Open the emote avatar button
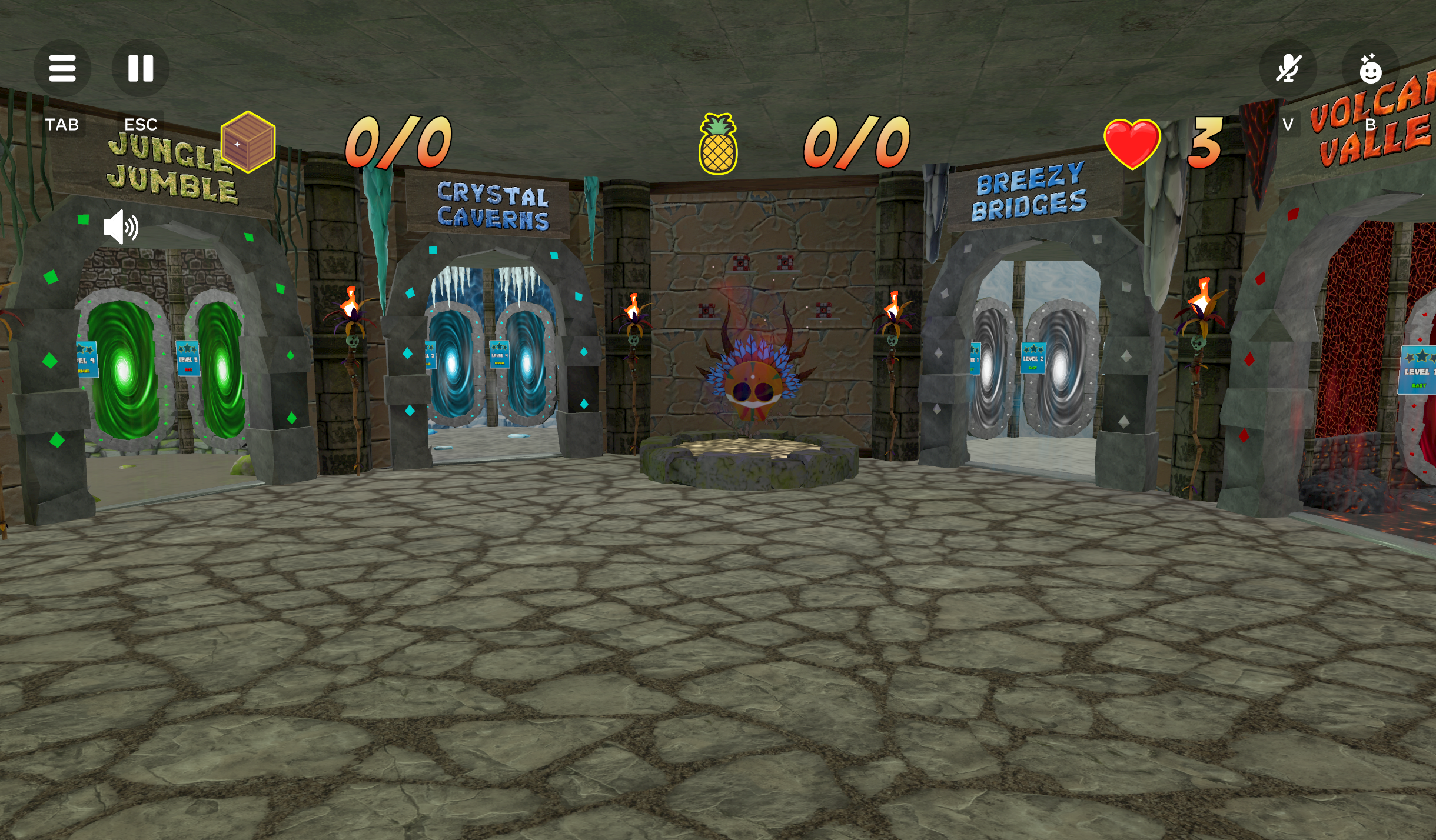 (1370, 69)
